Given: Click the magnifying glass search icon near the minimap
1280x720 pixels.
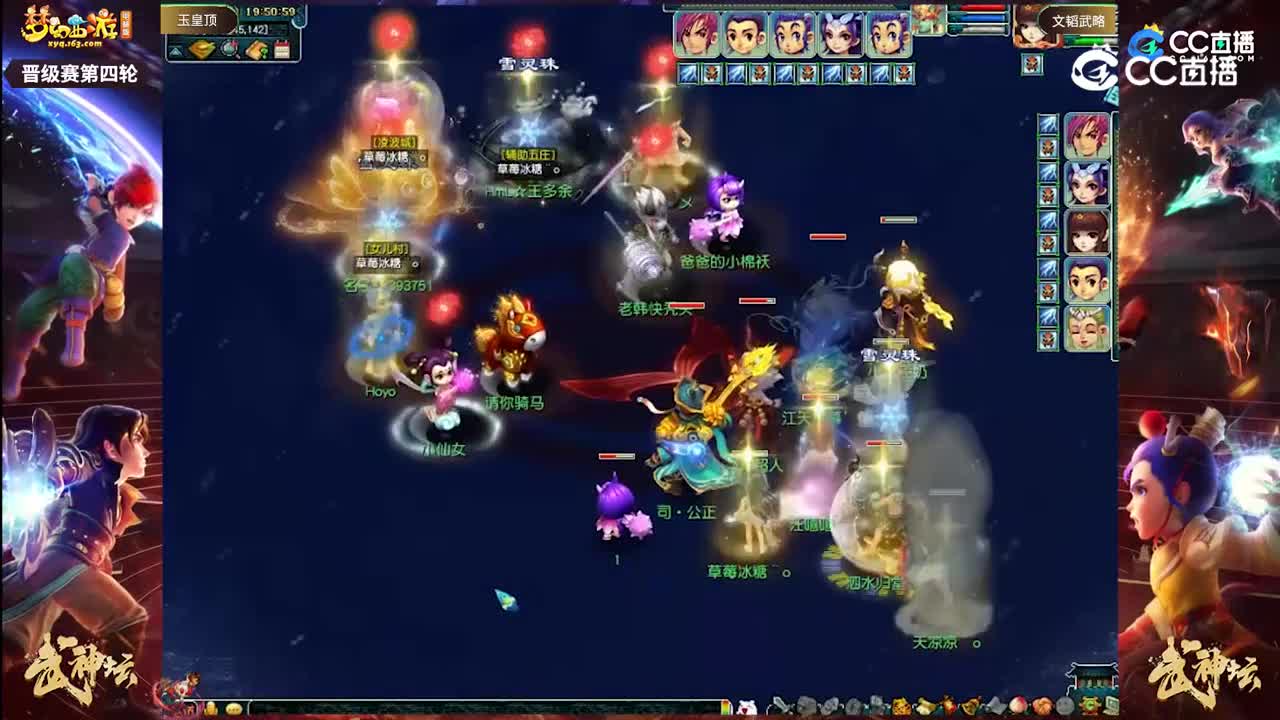Looking at the screenshot, I should tap(228, 47).
